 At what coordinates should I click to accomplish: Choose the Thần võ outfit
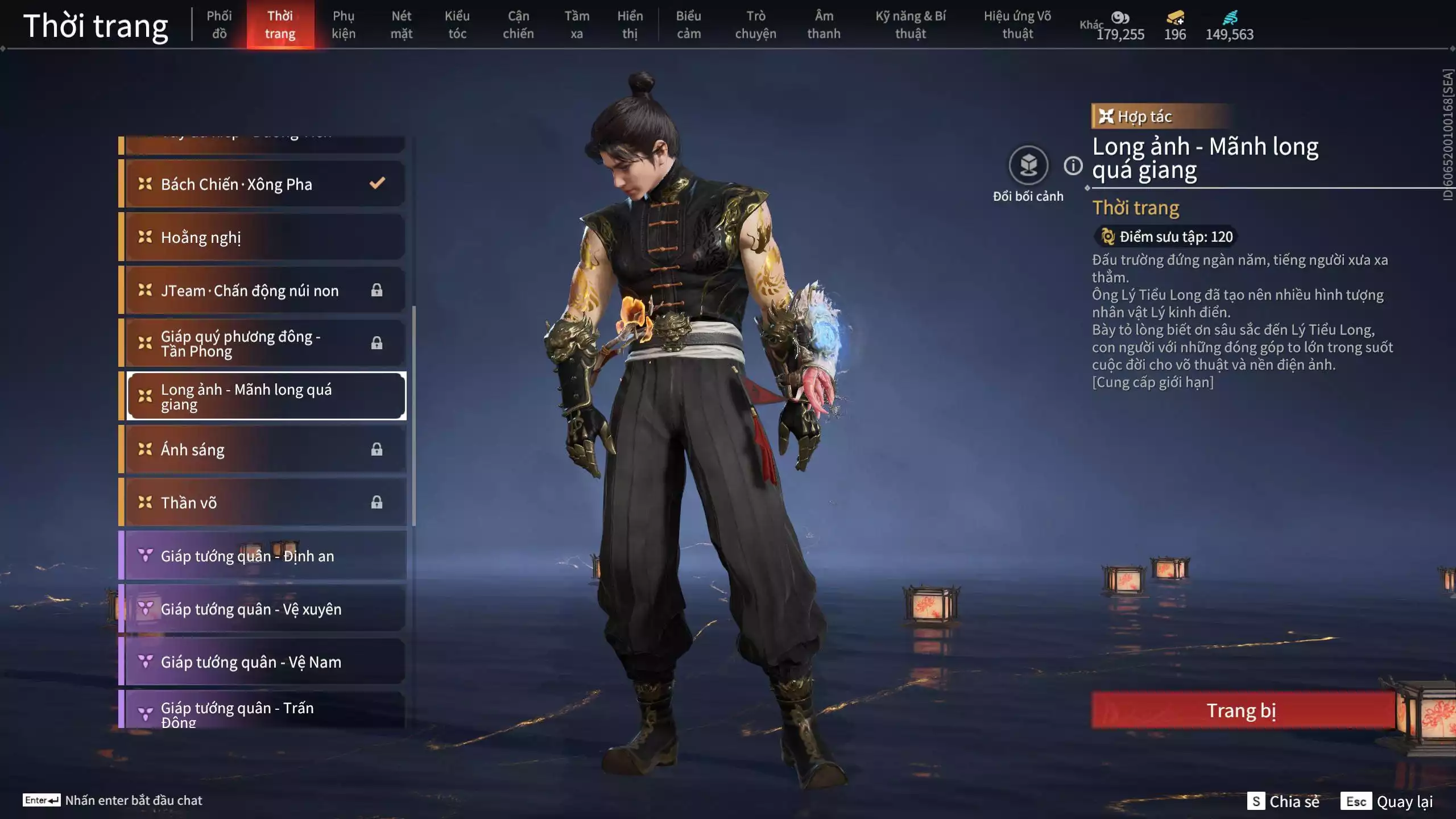coord(265,502)
